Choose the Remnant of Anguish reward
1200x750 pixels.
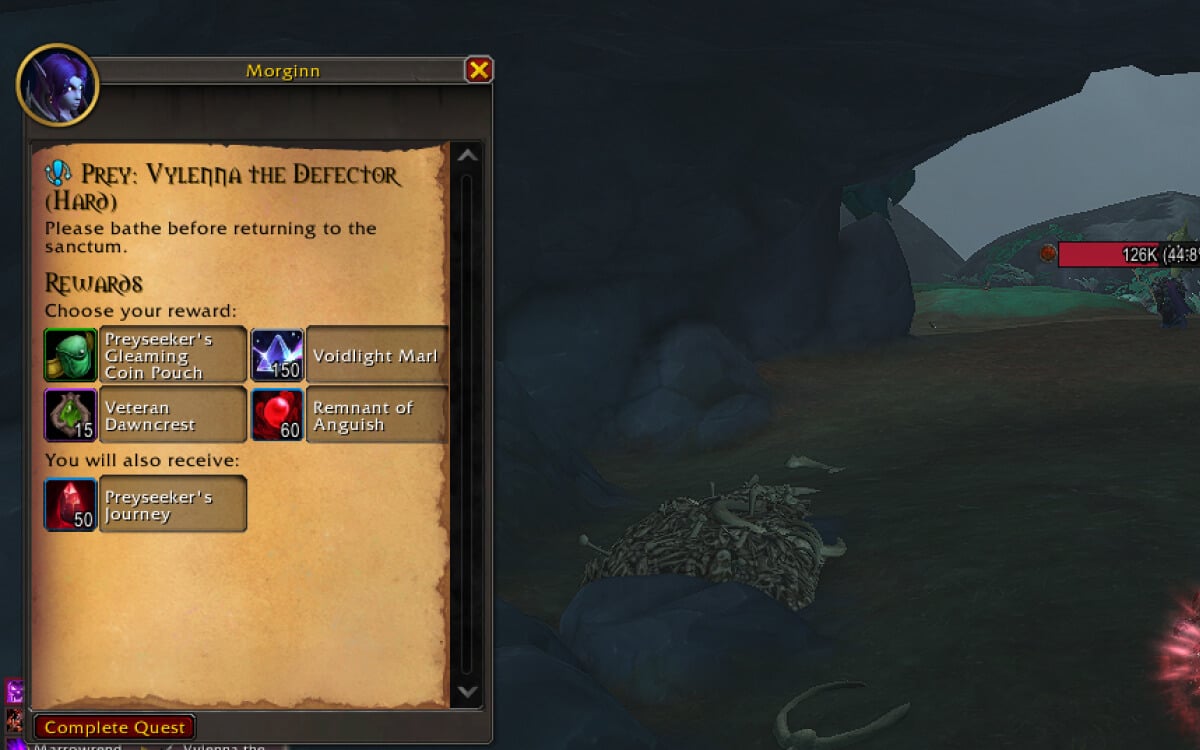350,415
